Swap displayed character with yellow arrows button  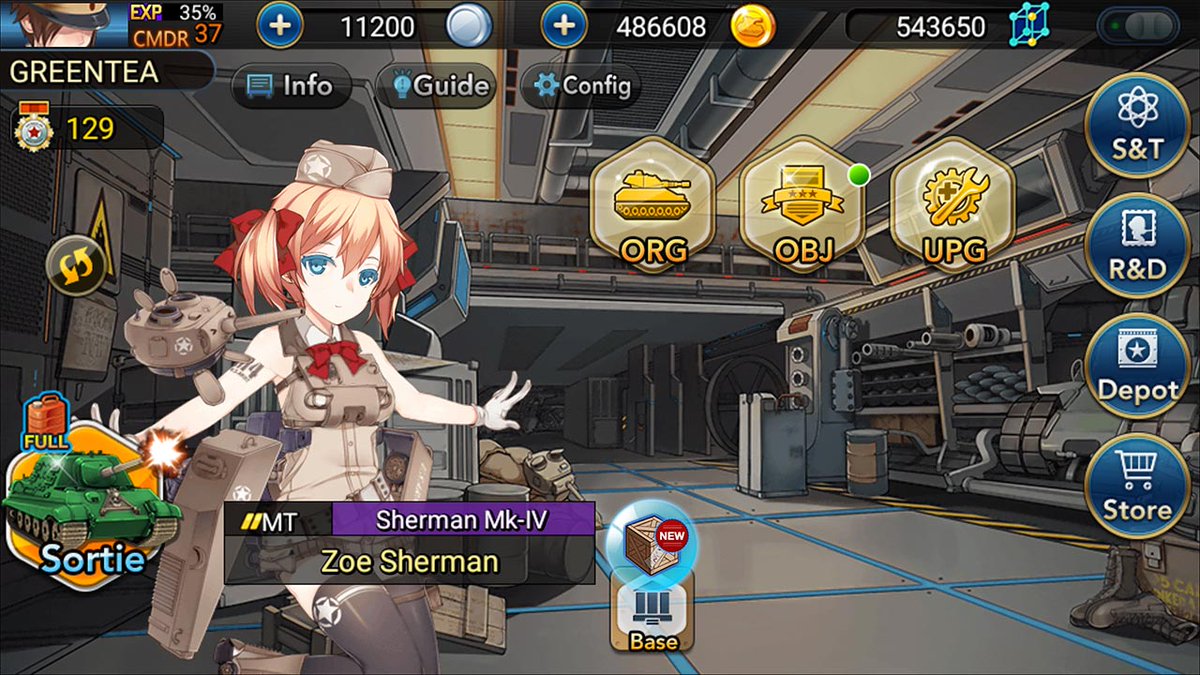coord(76,265)
